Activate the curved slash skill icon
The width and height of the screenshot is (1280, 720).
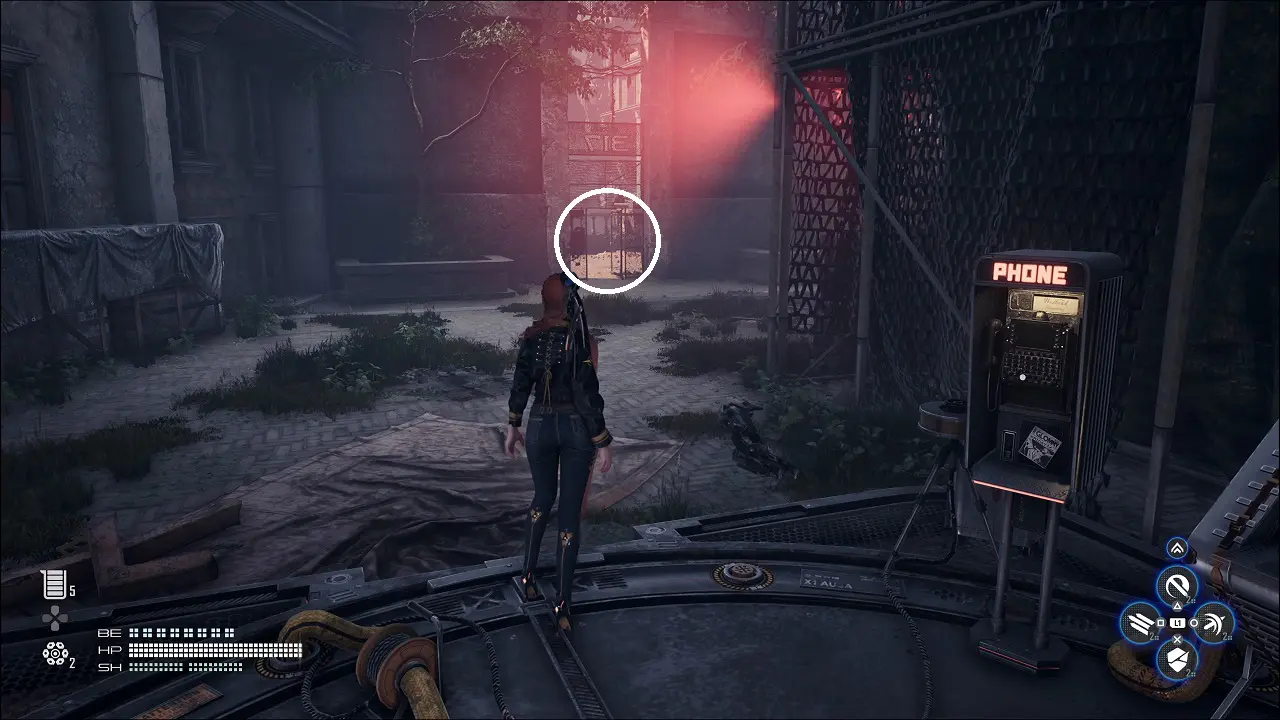point(1177,586)
